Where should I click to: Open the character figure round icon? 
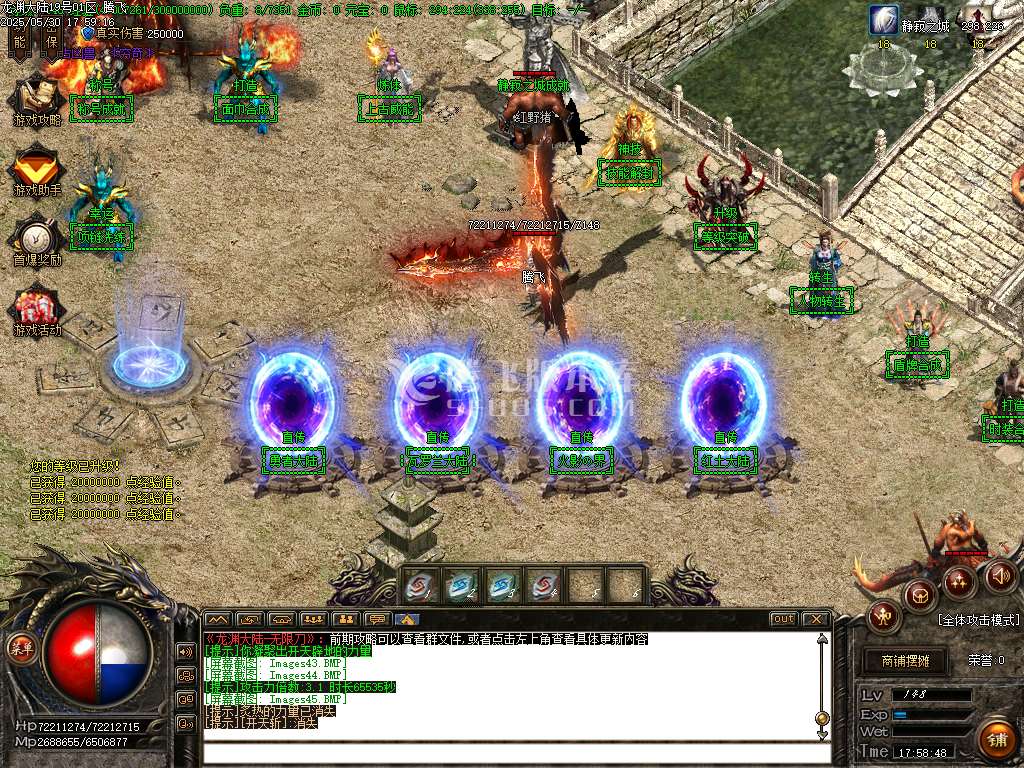click(885, 616)
